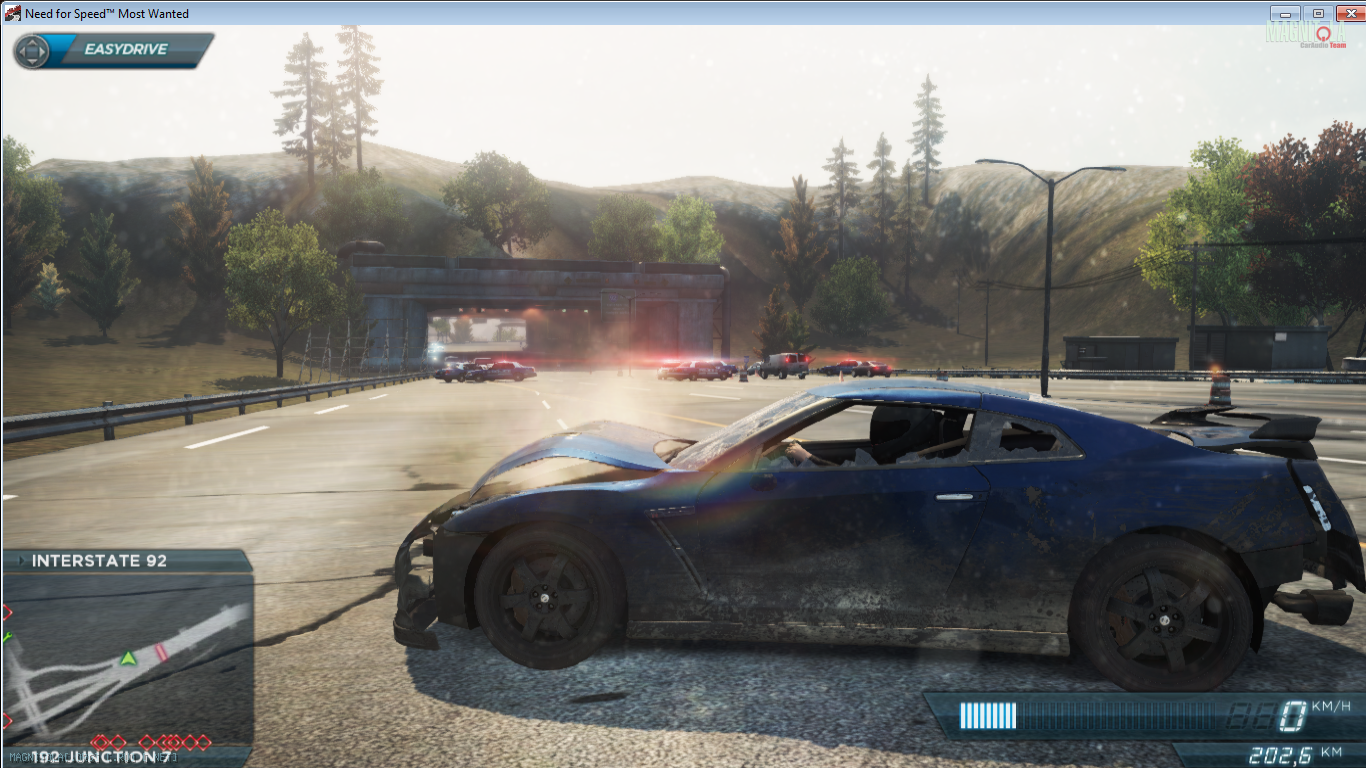
Task: Select the green wrench repair marker on minimap
Action: tap(8, 636)
